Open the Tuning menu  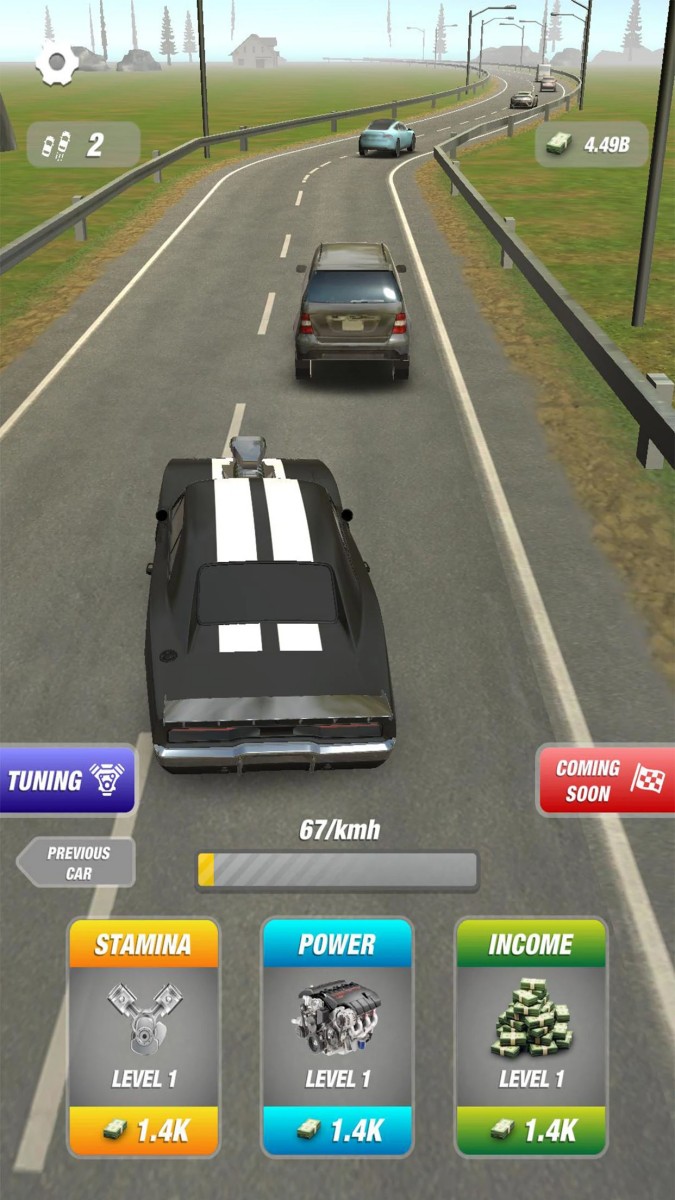67,780
